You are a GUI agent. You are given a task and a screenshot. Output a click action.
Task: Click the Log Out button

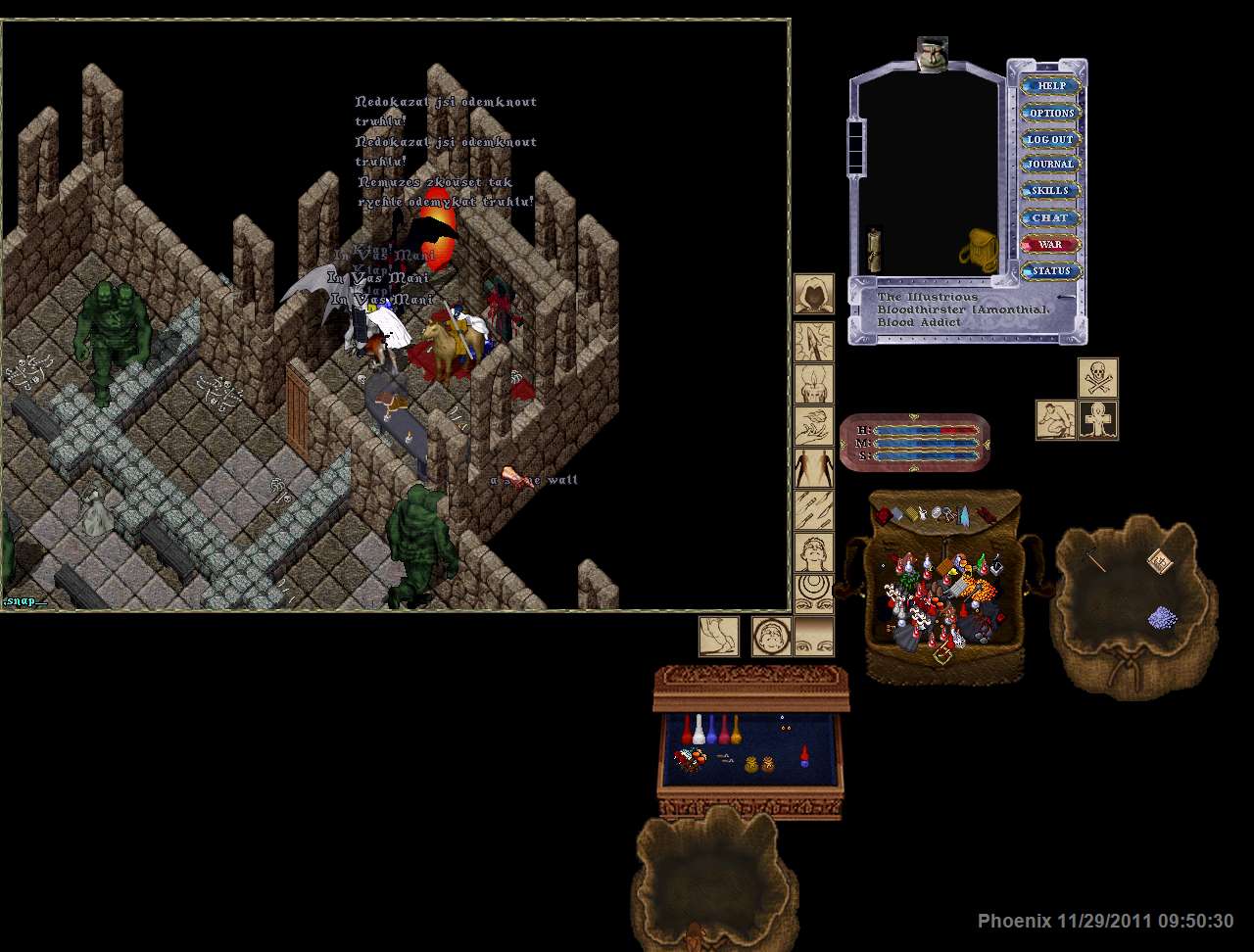point(1051,139)
